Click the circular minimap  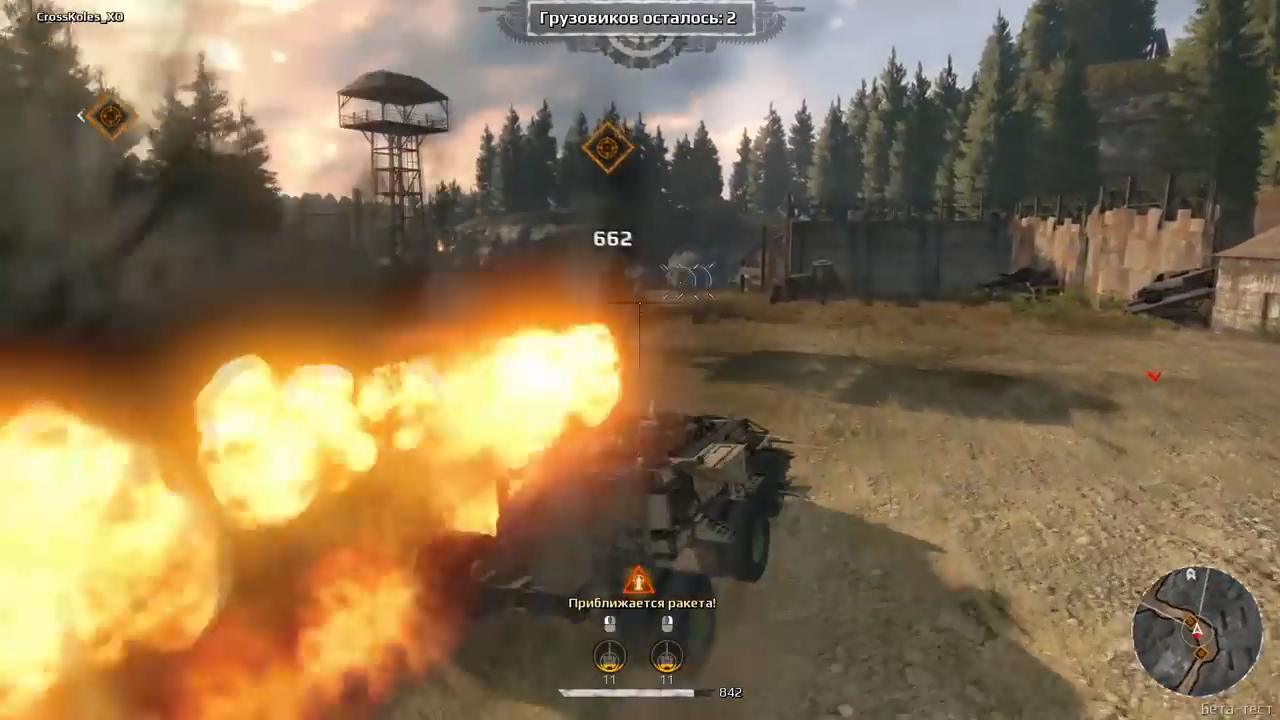pos(1197,630)
